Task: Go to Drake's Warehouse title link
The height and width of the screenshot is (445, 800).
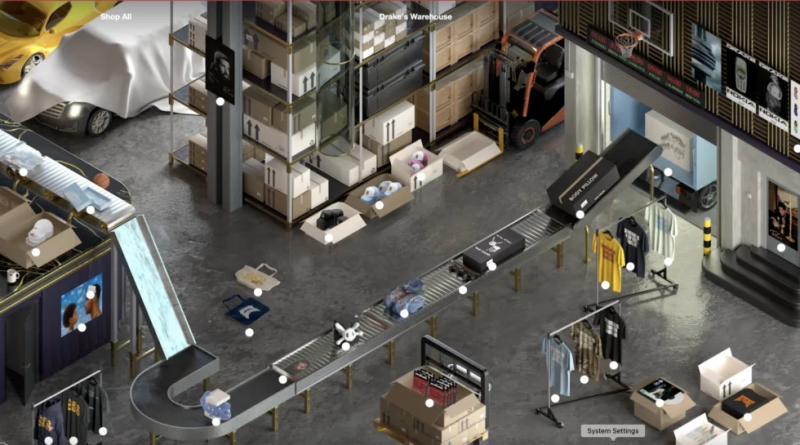Action: pos(415,16)
